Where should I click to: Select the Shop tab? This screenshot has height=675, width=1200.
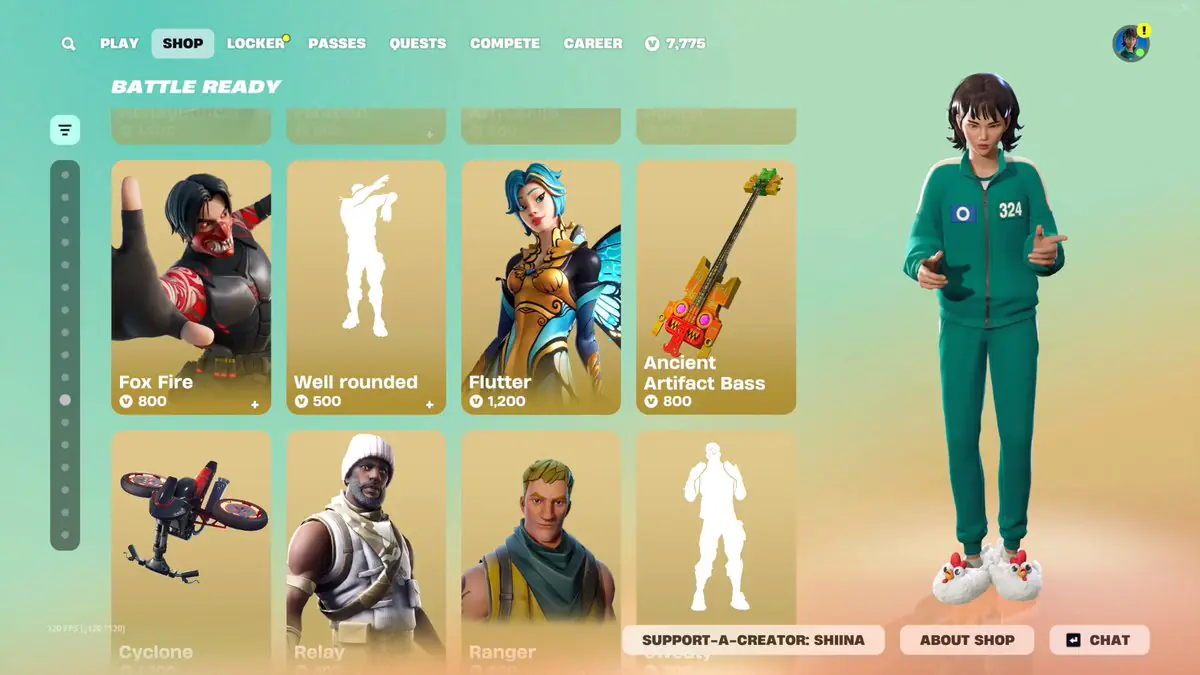[183, 44]
